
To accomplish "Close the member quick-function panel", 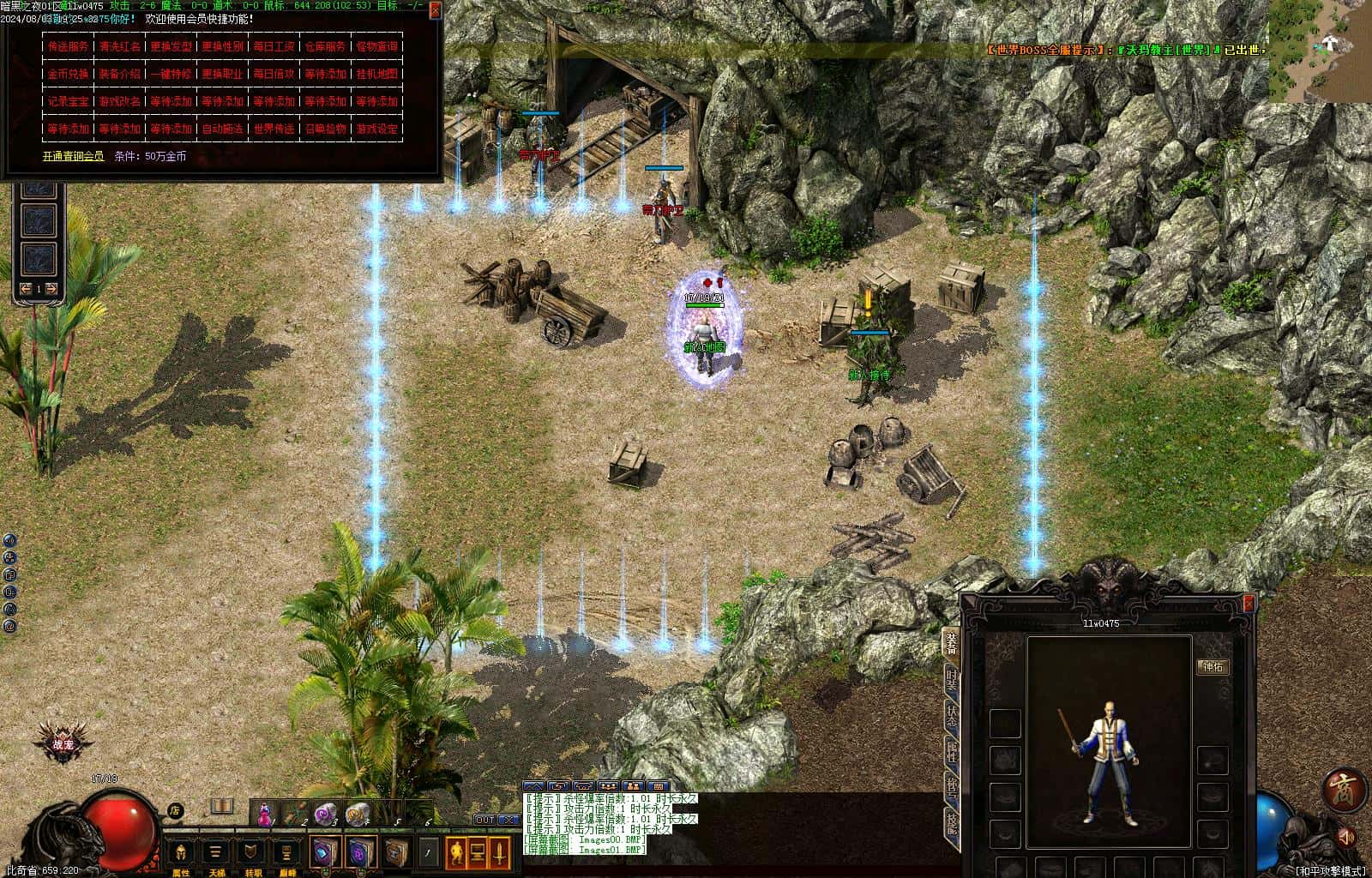I will (x=436, y=10).
